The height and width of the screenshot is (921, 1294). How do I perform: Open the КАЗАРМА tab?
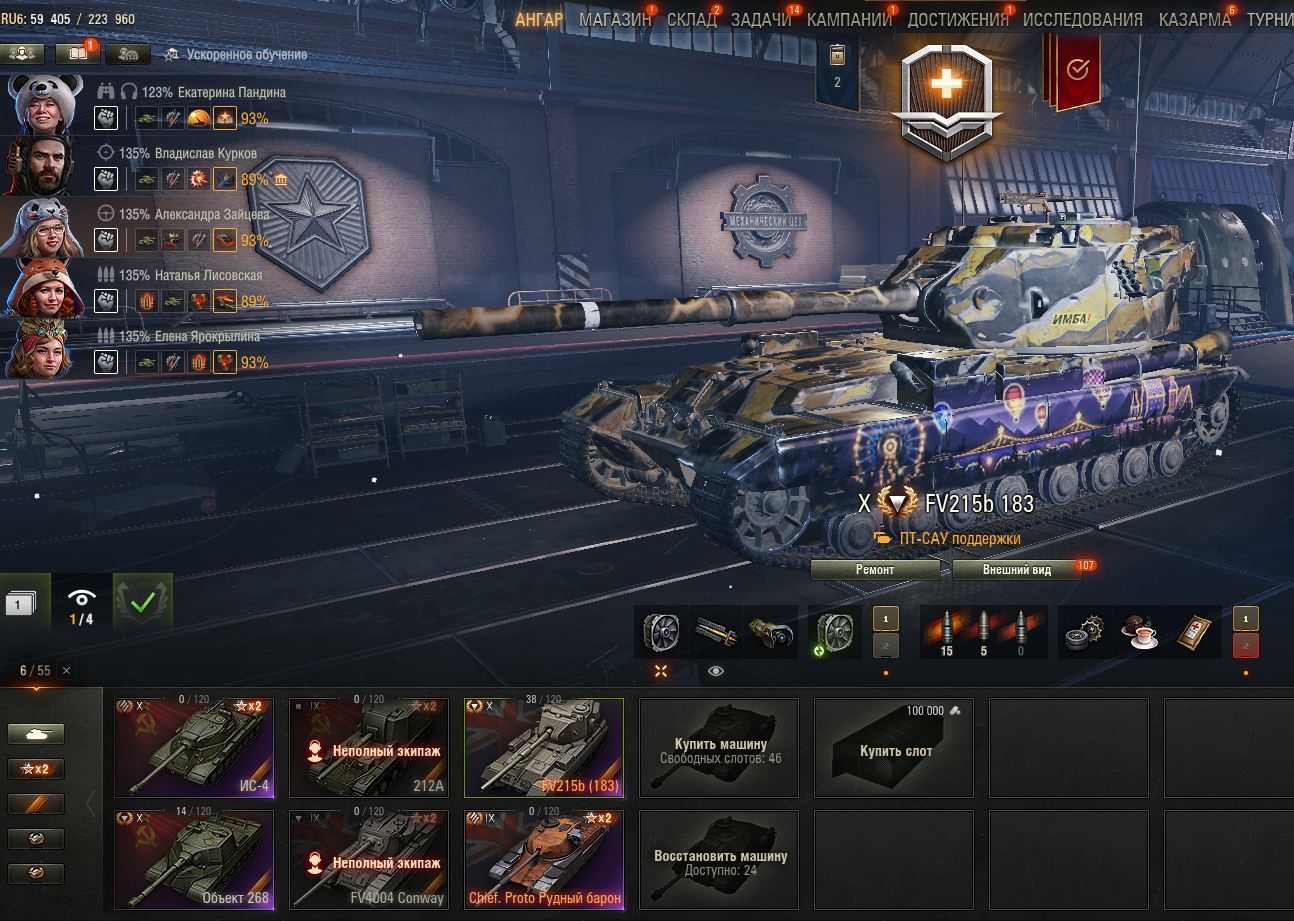(x=1194, y=20)
